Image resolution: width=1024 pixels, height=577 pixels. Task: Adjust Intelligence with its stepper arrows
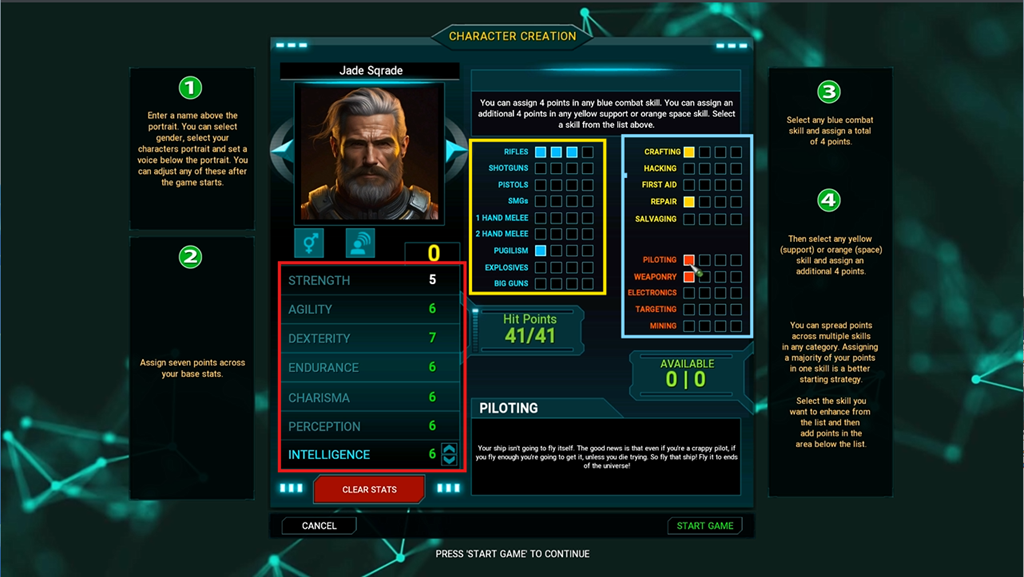pos(449,454)
